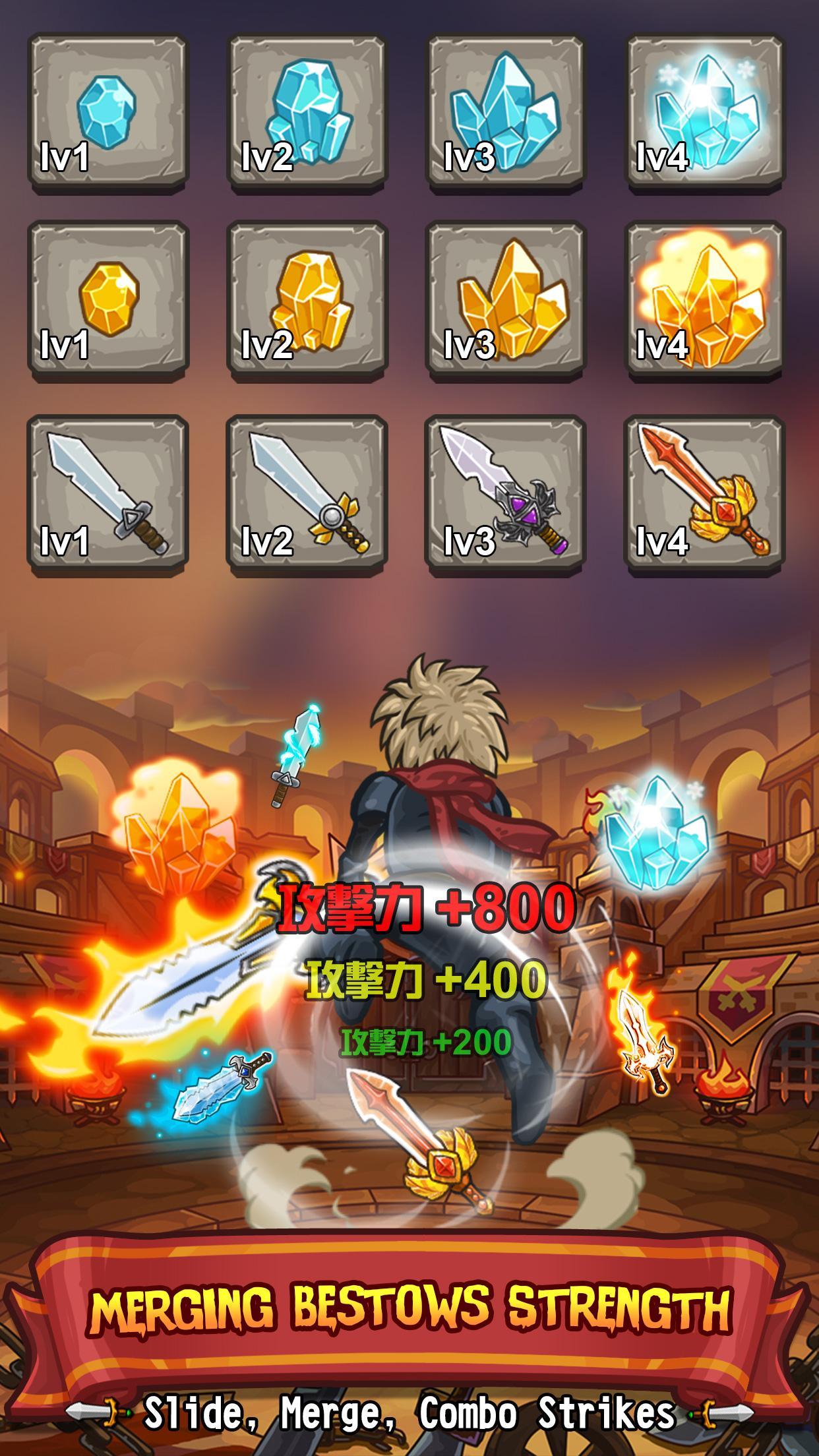Pick the lv3 gold crystal cluster tile
This screenshot has width=819, height=1456.
pos(506,301)
